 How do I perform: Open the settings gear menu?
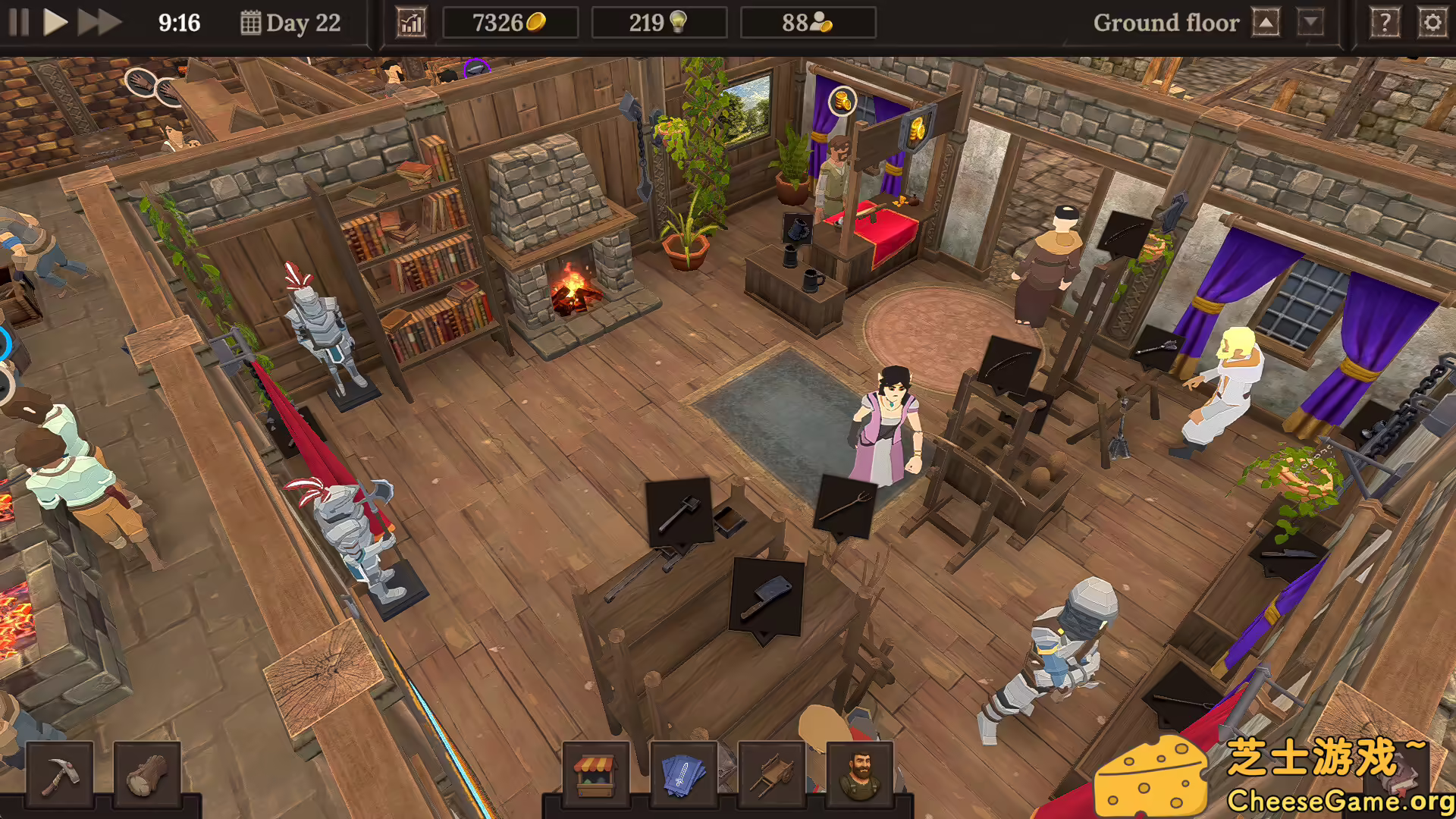1432,22
